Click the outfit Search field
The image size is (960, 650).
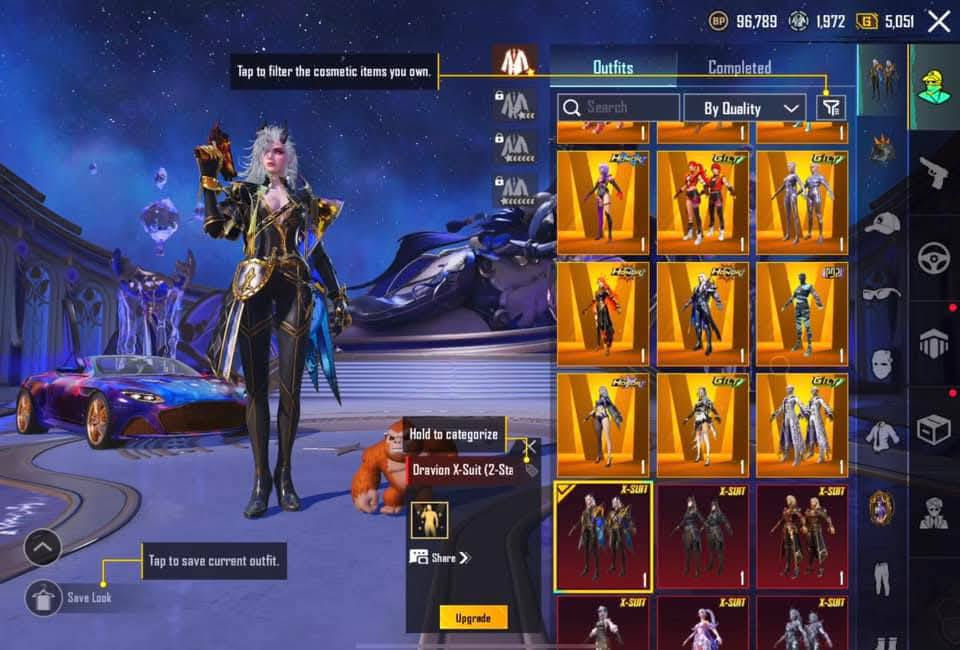(x=619, y=107)
